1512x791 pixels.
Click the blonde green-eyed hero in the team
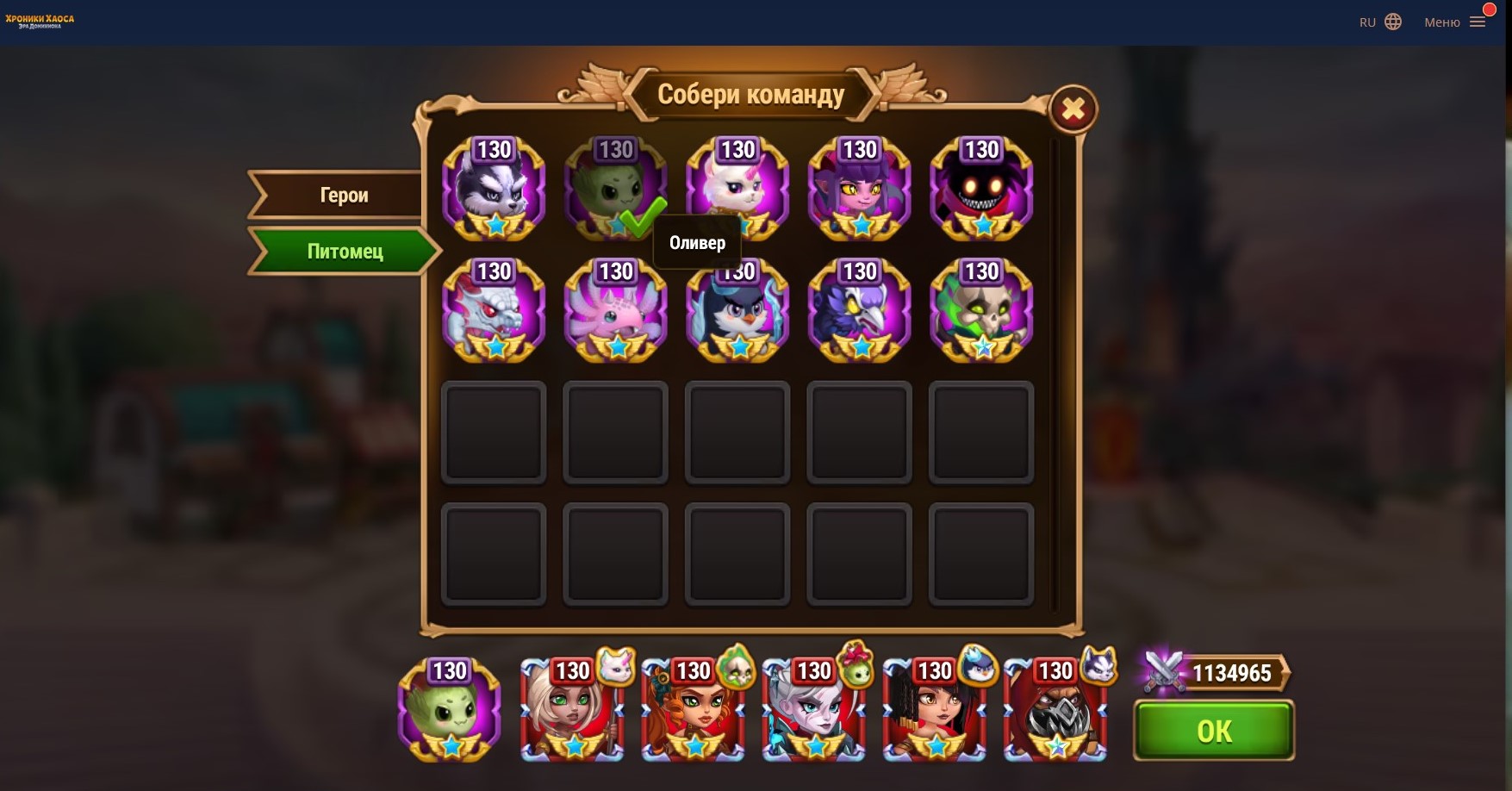point(571,712)
